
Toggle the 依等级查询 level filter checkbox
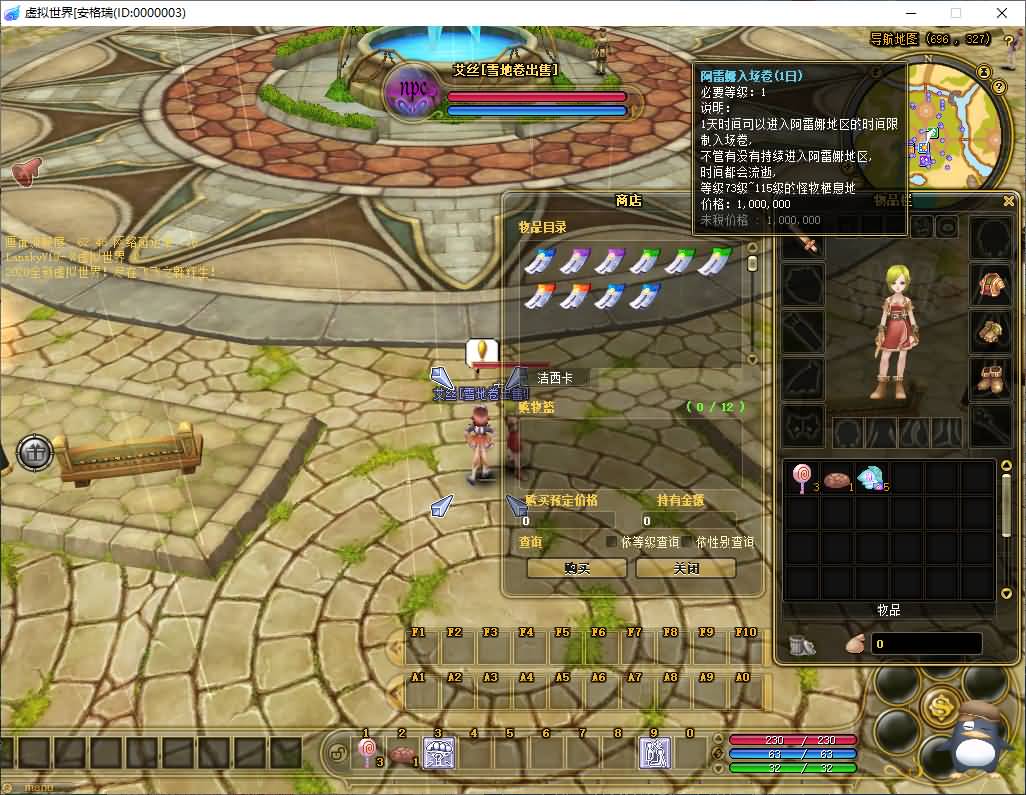tap(612, 542)
